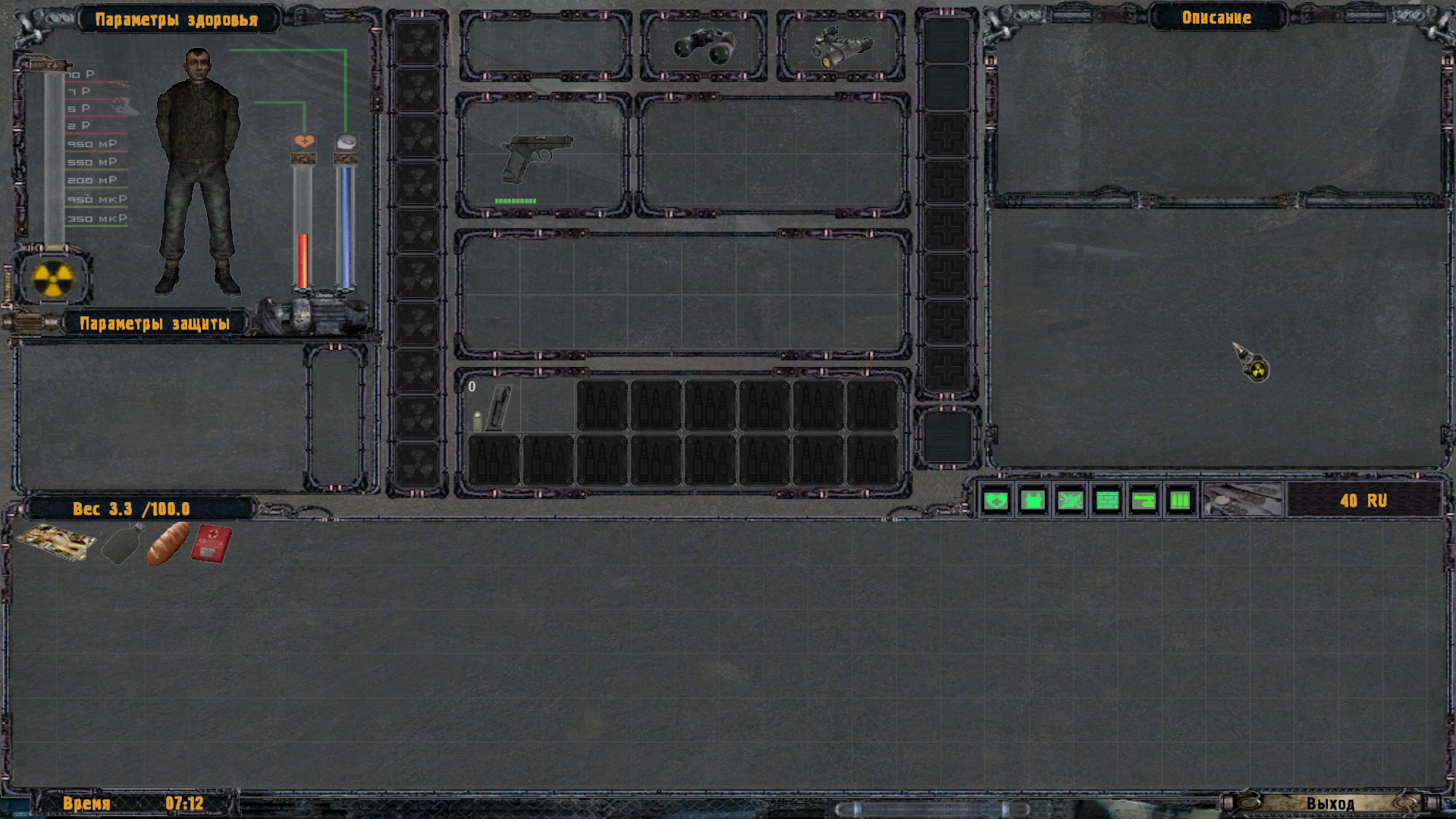Filter inventory by armor vest icon
The width and height of the screenshot is (1456, 819).
tap(1033, 500)
